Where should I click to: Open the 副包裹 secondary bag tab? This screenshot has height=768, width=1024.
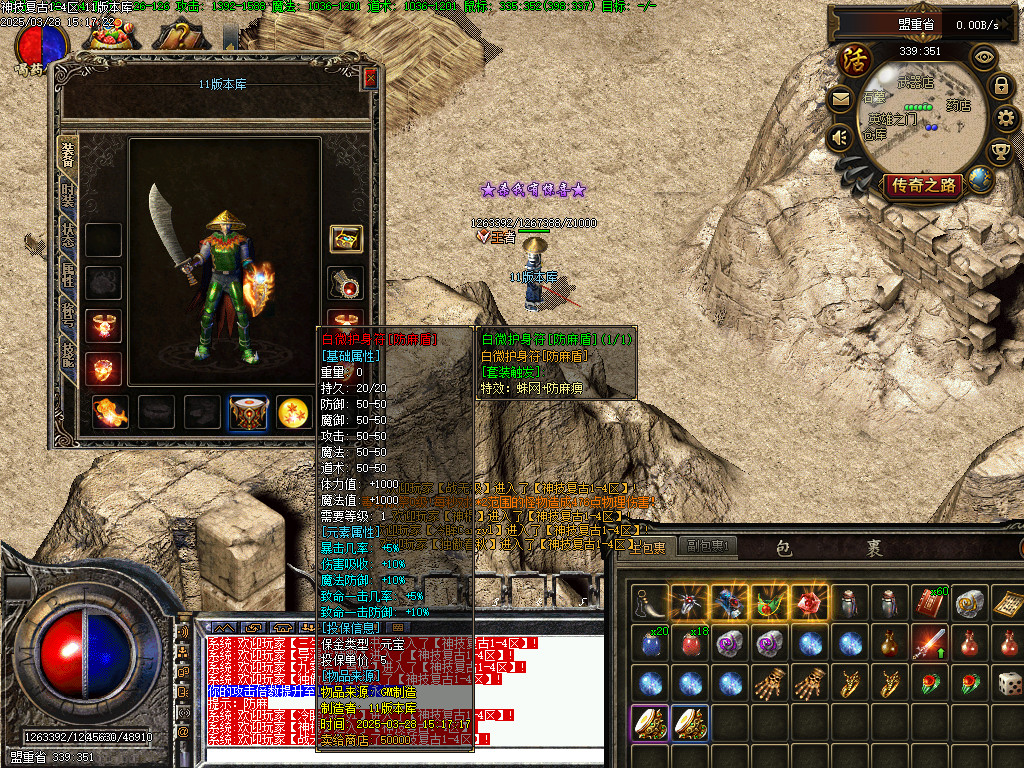click(x=707, y=546)
